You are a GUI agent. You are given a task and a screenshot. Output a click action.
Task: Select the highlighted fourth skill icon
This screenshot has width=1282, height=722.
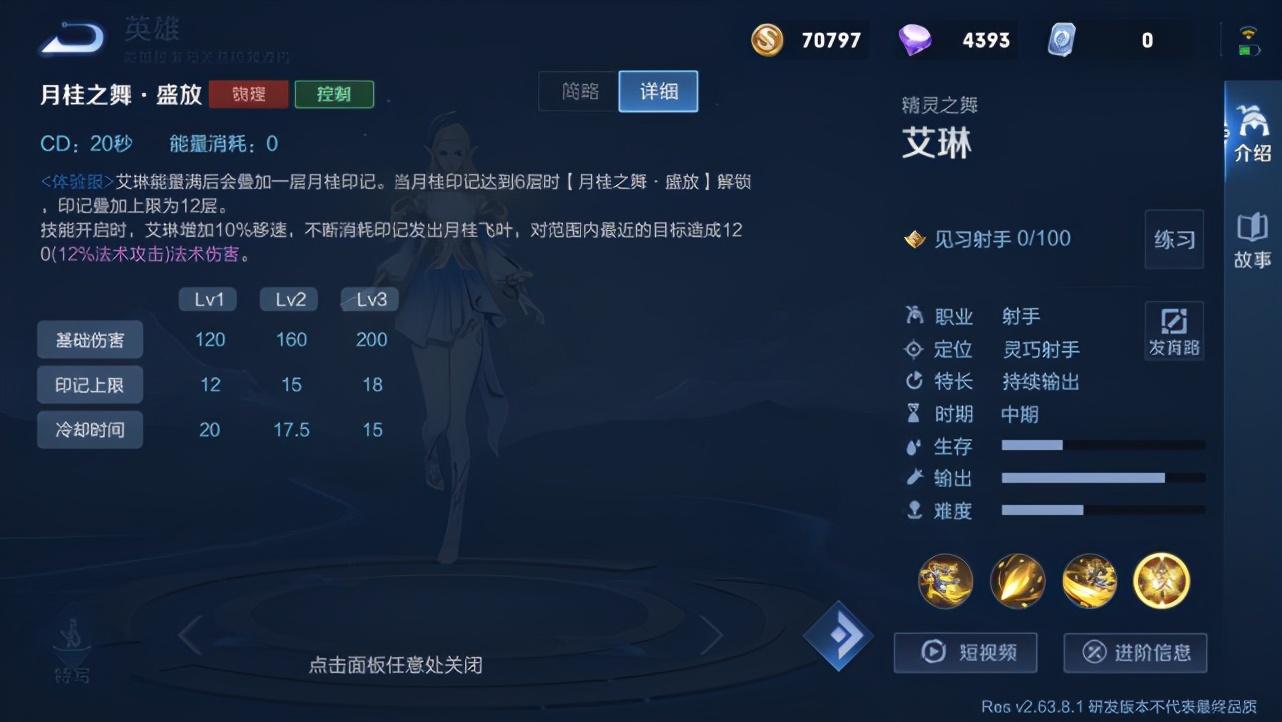[1160, 581]
